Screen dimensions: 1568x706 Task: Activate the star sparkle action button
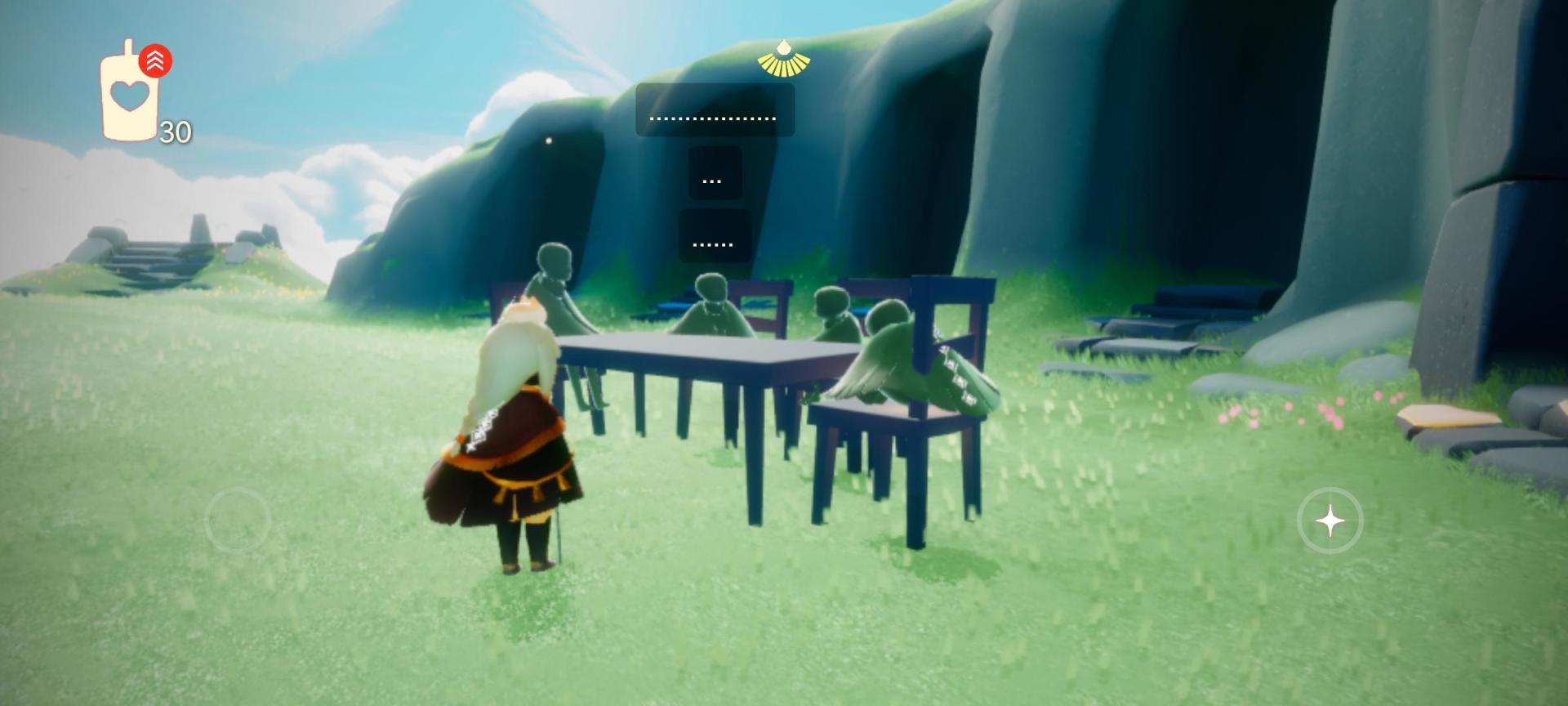pos(1330,521)
